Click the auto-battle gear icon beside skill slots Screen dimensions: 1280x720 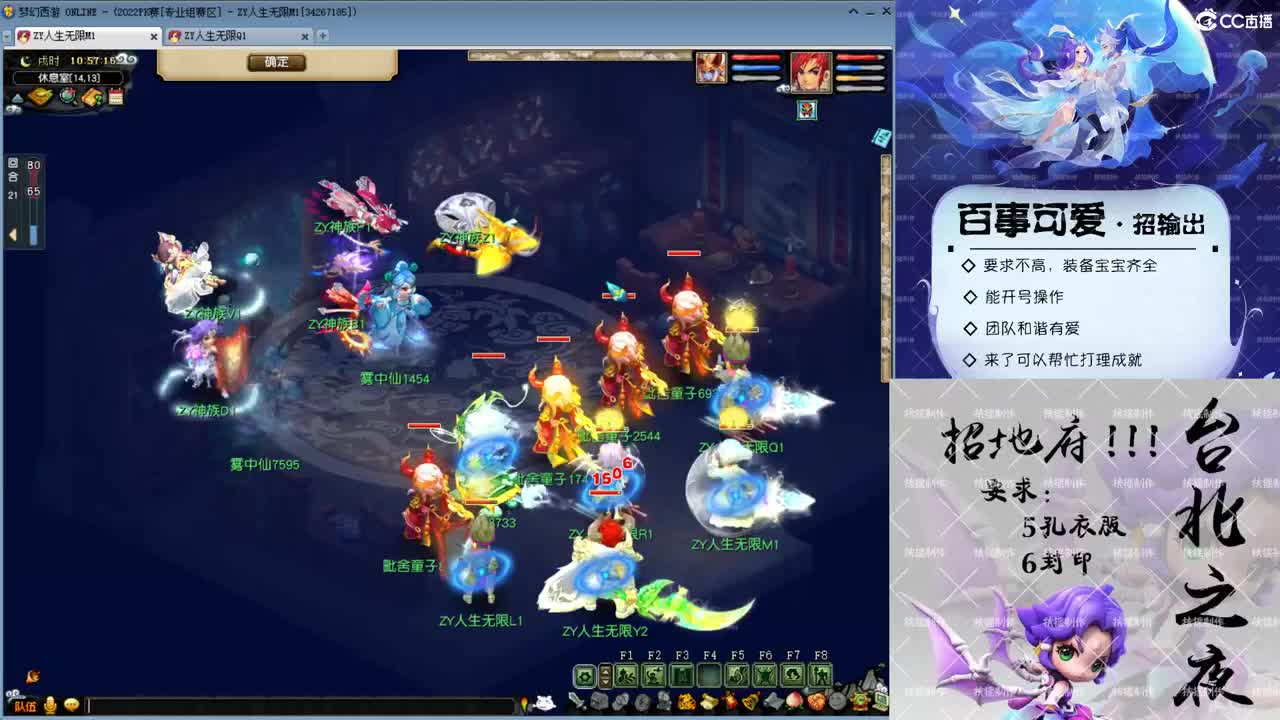click(584, 676)
